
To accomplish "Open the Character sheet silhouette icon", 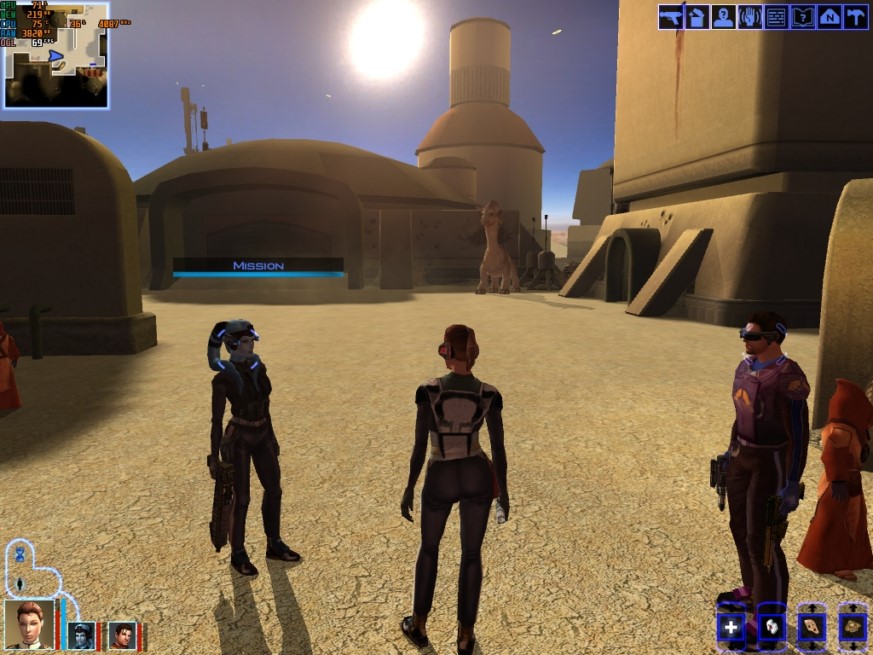I will 723,17.
